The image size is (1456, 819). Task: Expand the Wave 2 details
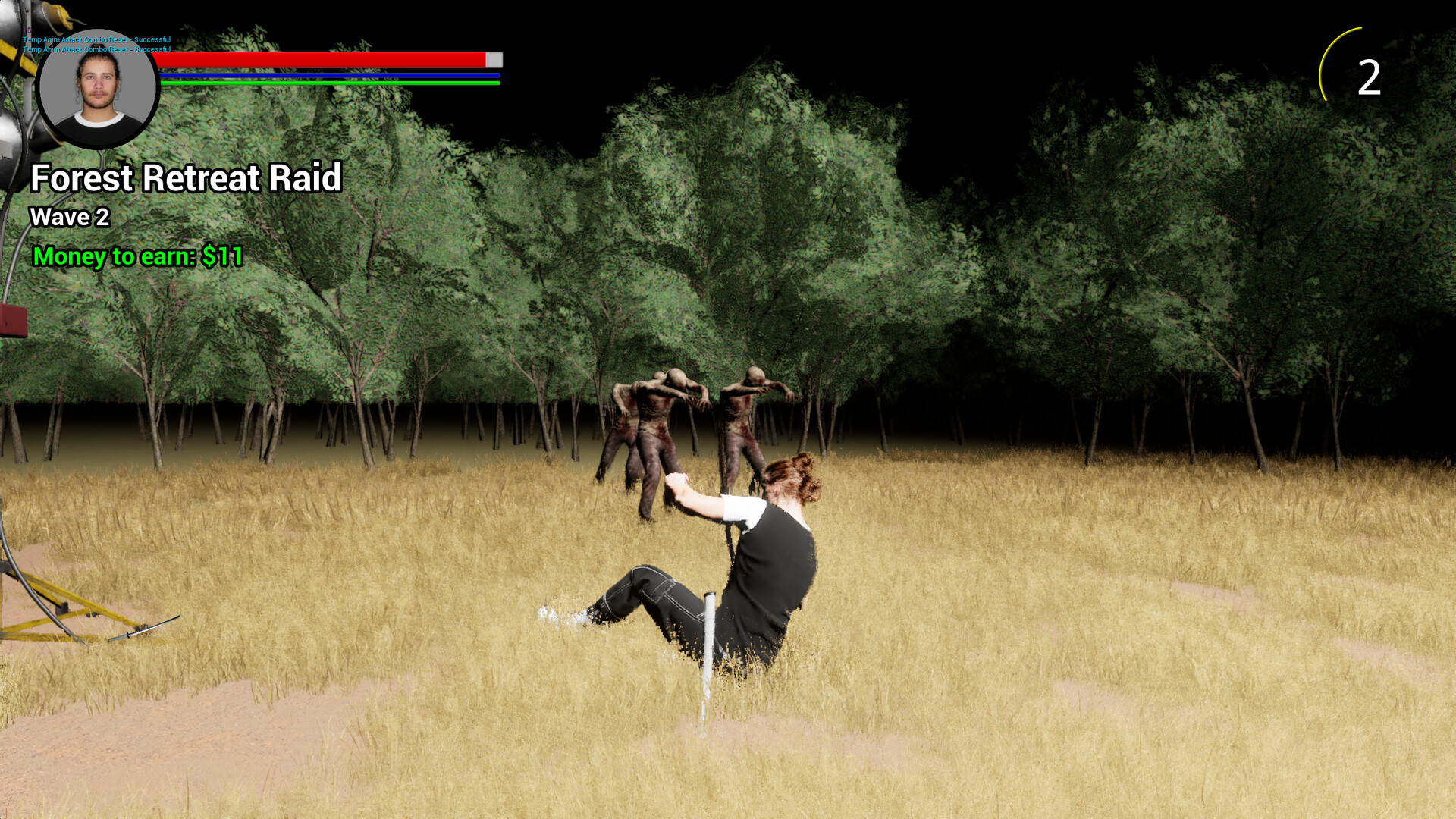[70, 217]
